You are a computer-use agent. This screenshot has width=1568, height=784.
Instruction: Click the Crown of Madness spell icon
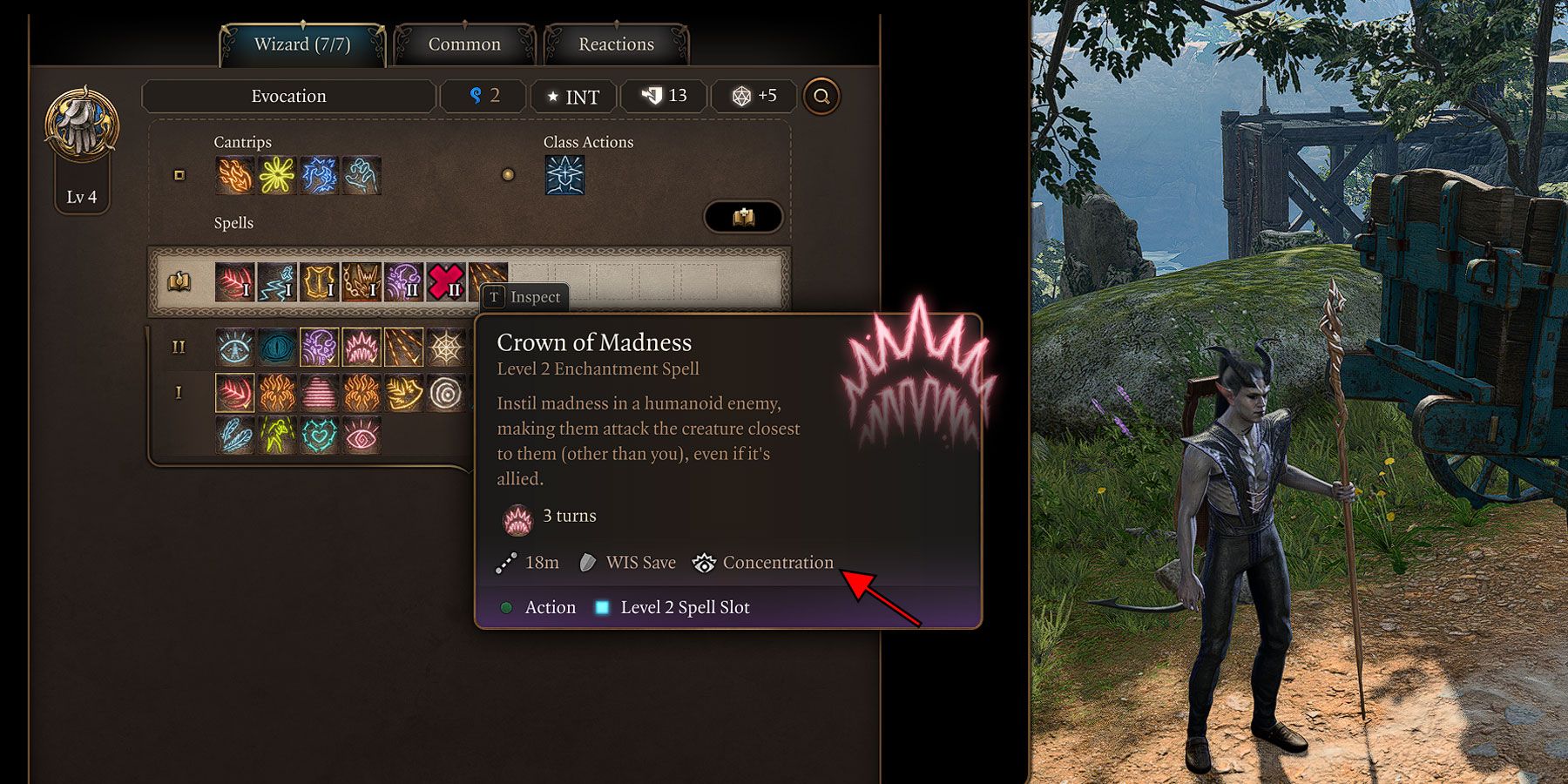coord(362,346)
